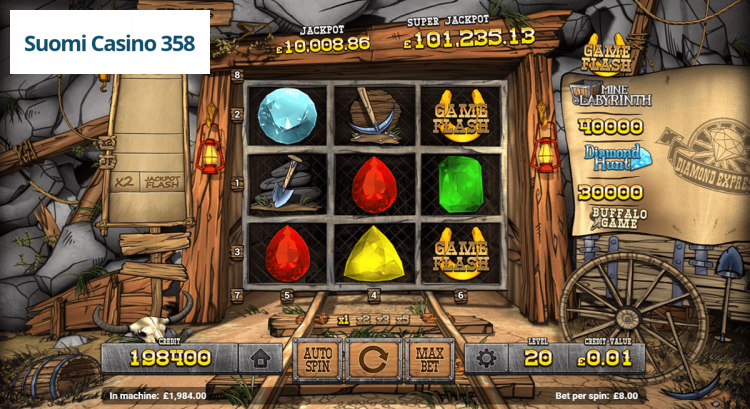Viewport: 750px width, 409px height.
Task: Go to the home lobby icon
Action: coord(260,358)
